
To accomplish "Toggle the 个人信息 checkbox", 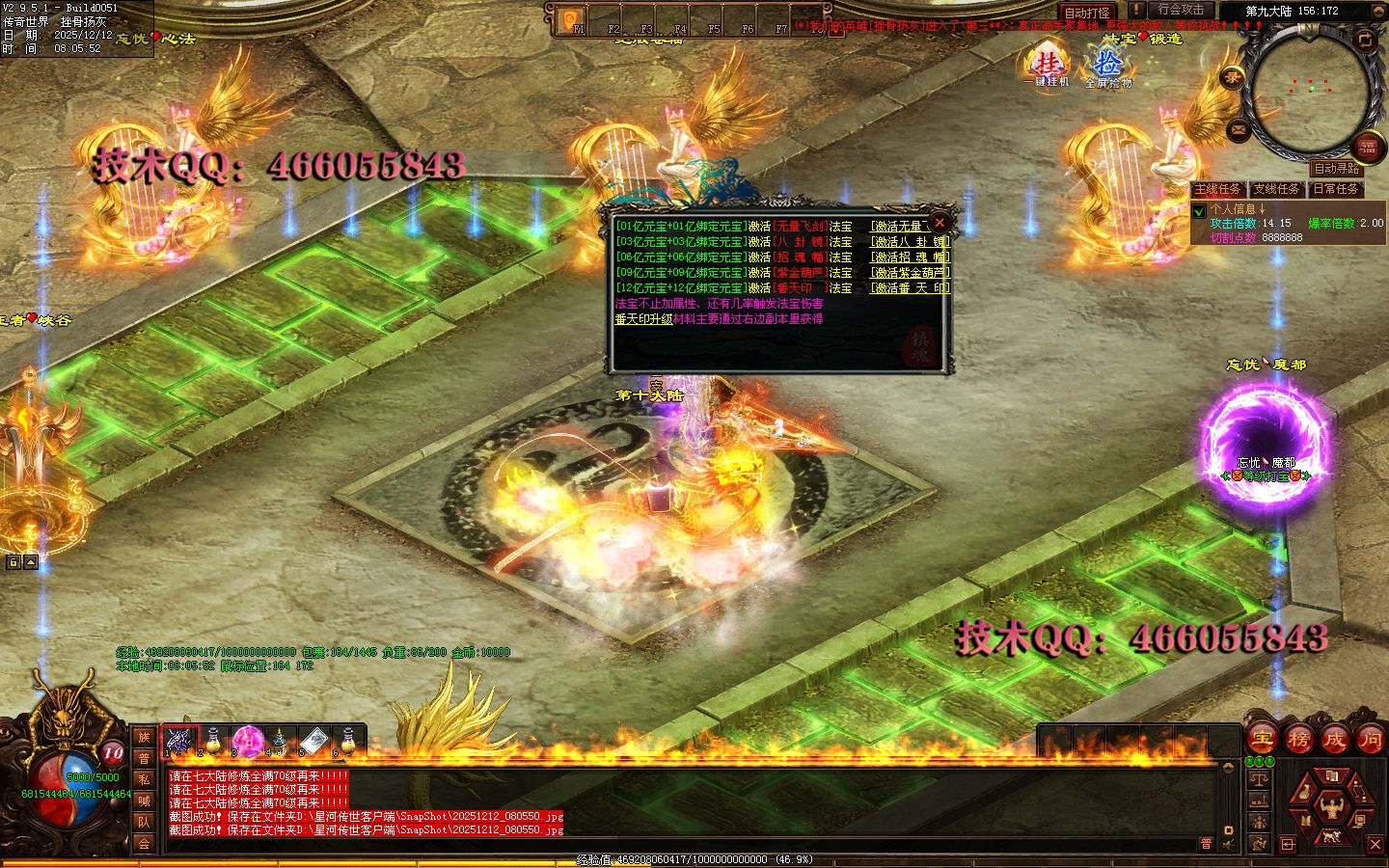I will click(x=1199, y=210).
